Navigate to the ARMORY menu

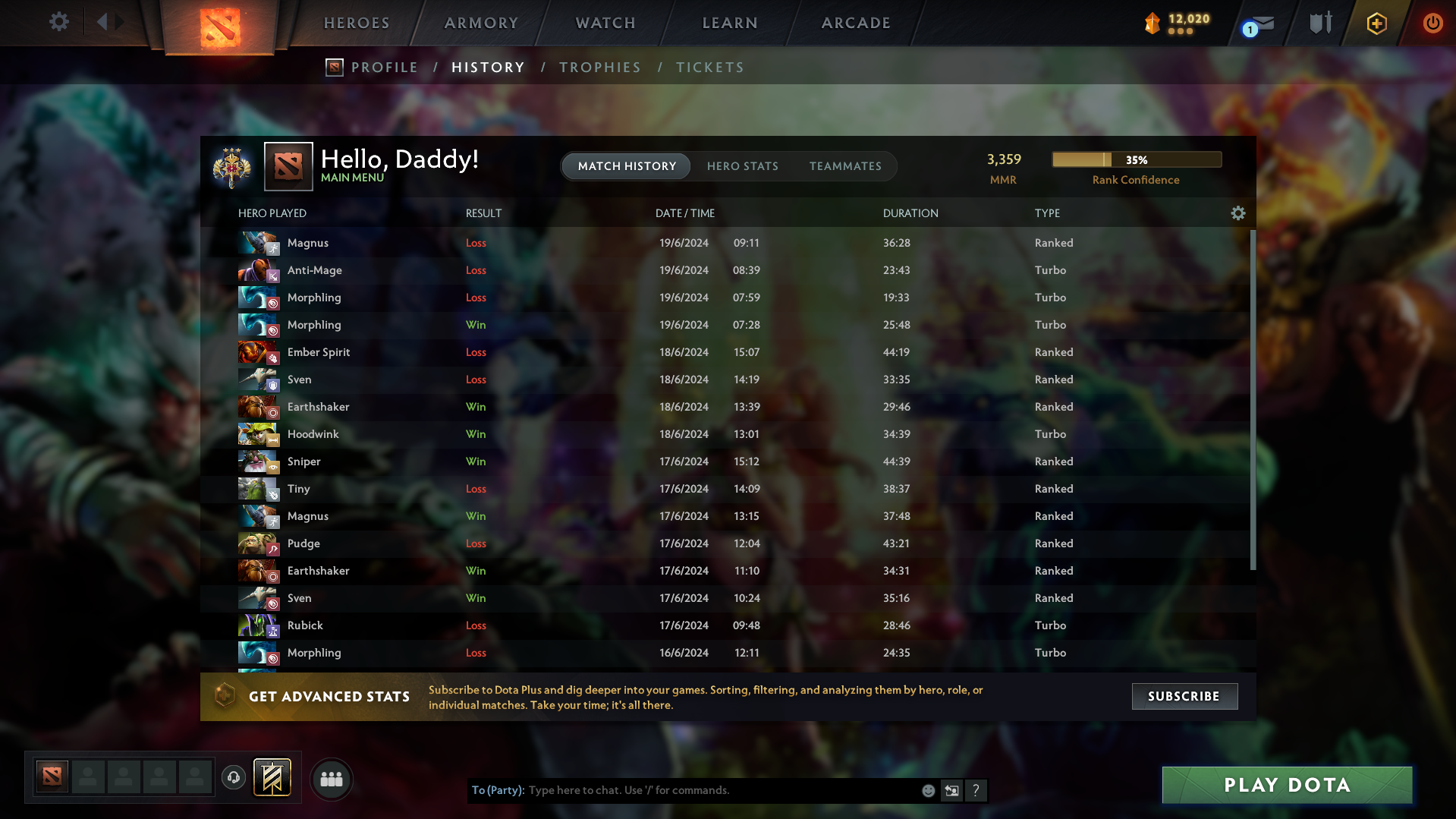tap(481, 23)
